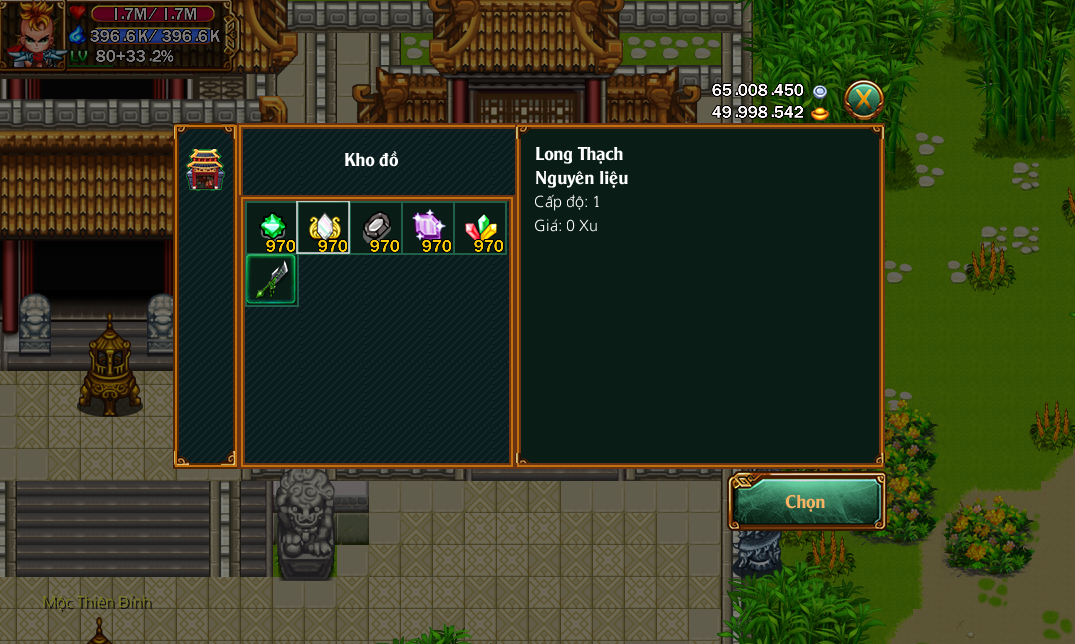Select the Long Thạch white crystal slot
This screenshot has width=1075, height=644.
[324, 228]
